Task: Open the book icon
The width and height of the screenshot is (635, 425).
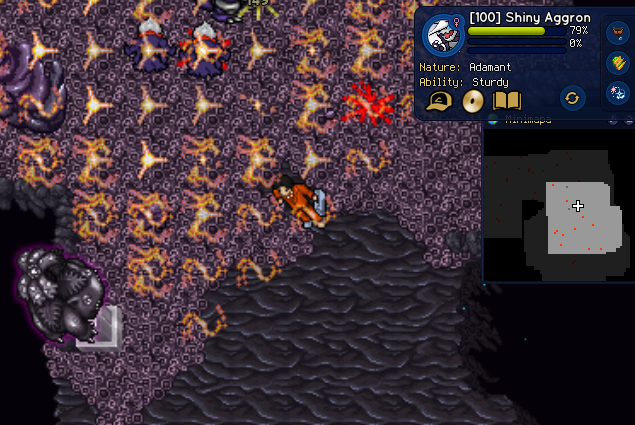Action: pyautogui.click(x=507, y=100)
